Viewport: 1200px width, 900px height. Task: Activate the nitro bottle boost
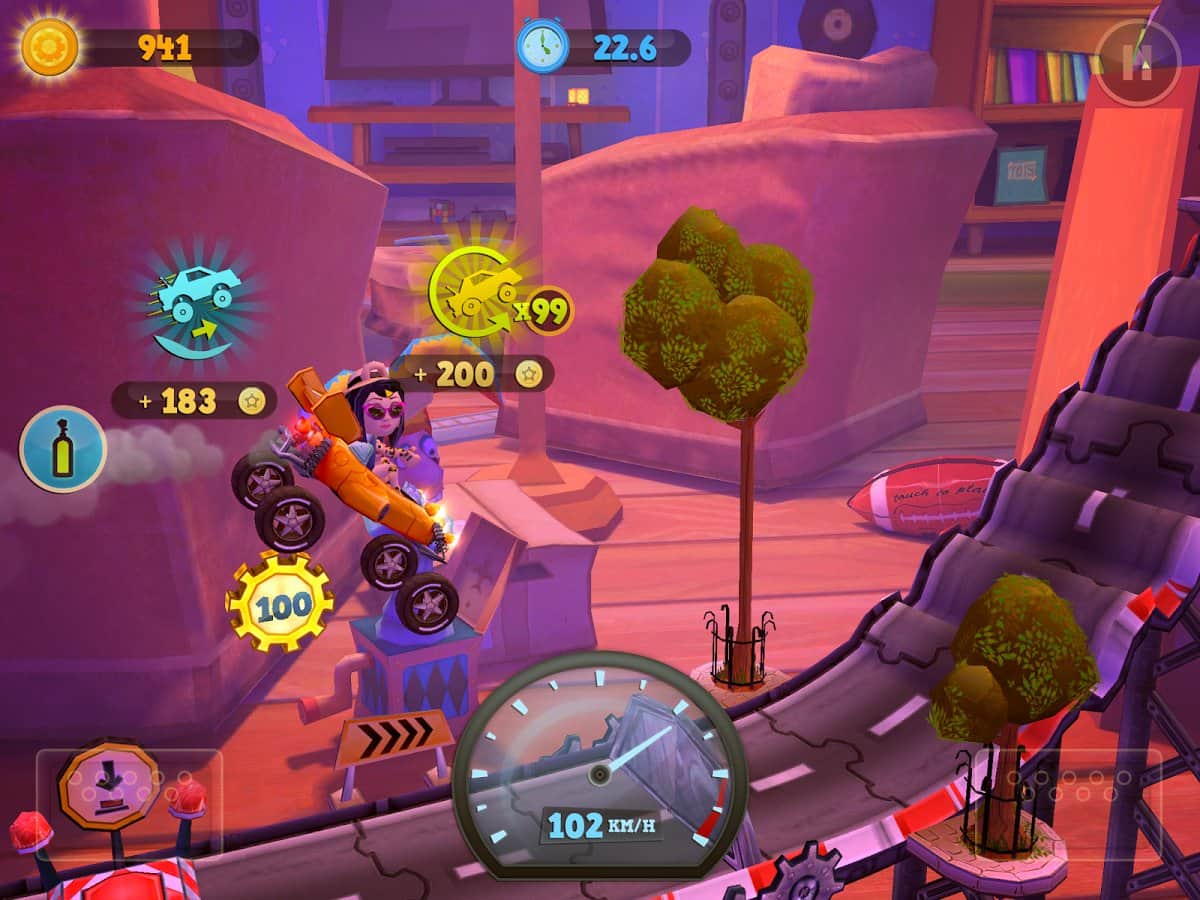click(x=63, y=449)
